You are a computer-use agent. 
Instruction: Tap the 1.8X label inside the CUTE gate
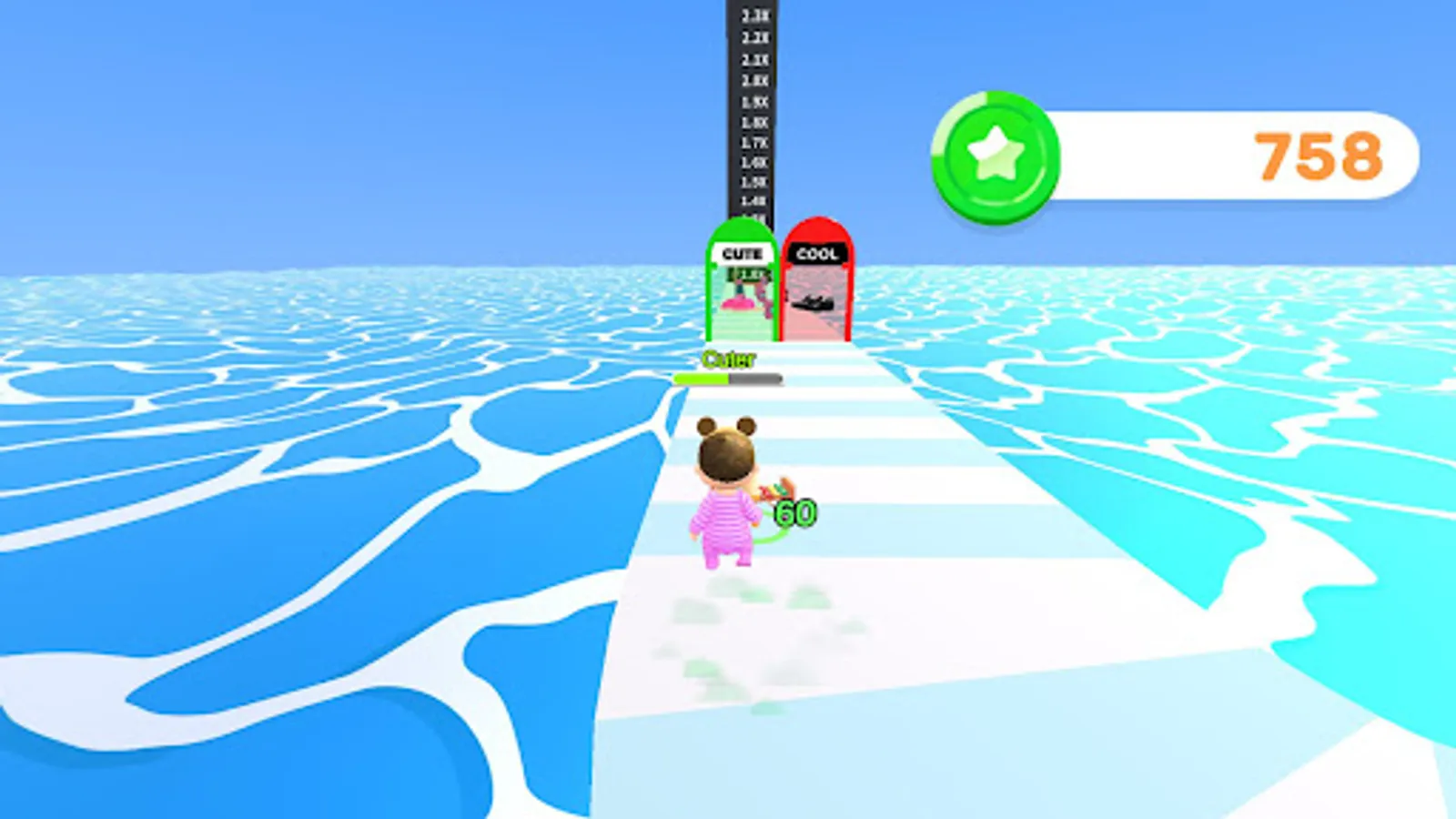pos(746,274)
